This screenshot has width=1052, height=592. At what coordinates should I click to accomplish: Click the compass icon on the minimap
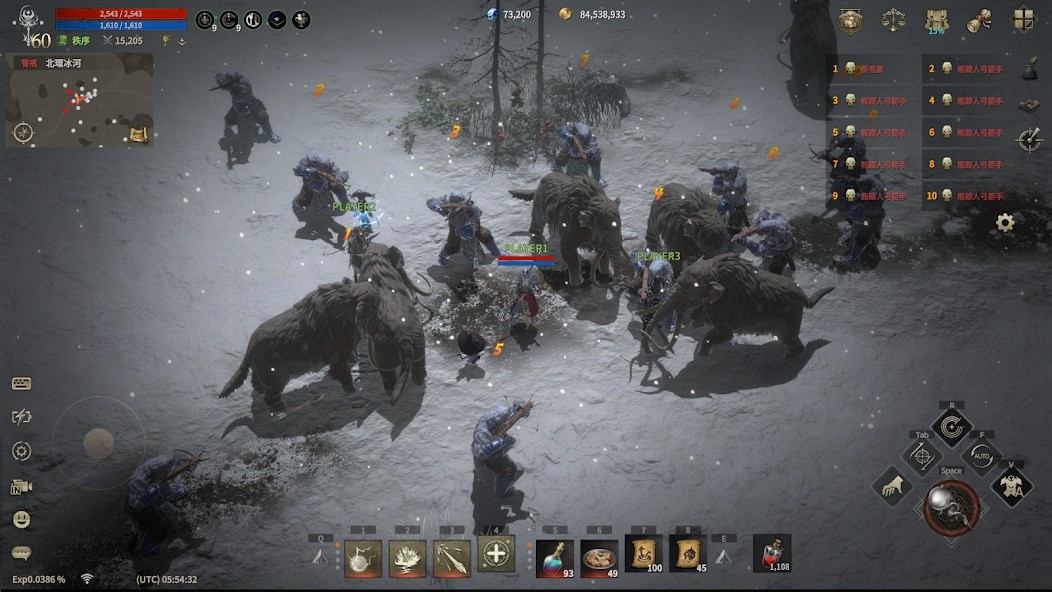click(23, 132)
